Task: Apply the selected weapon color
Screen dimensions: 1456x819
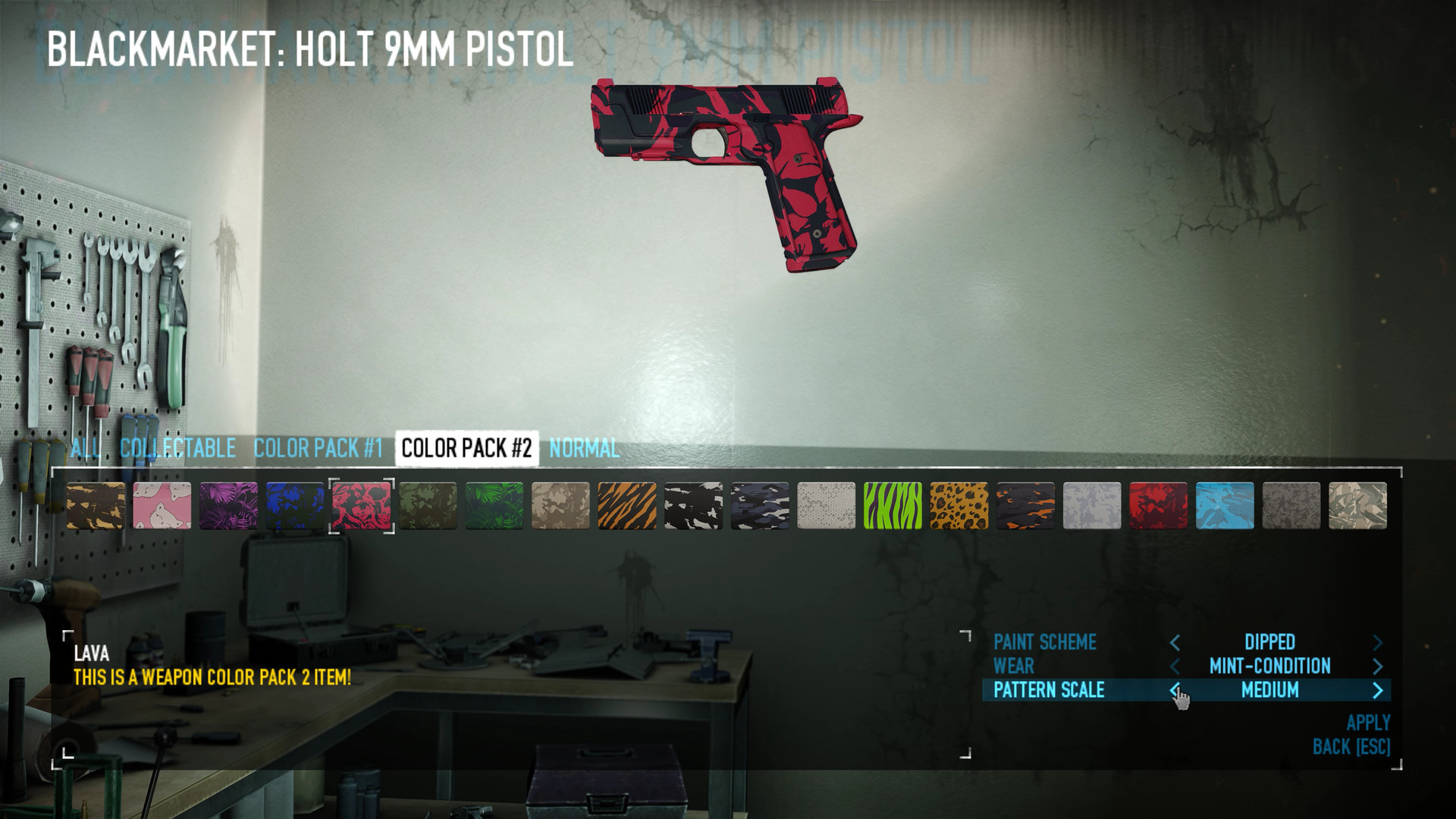Action: [1368, 723]
